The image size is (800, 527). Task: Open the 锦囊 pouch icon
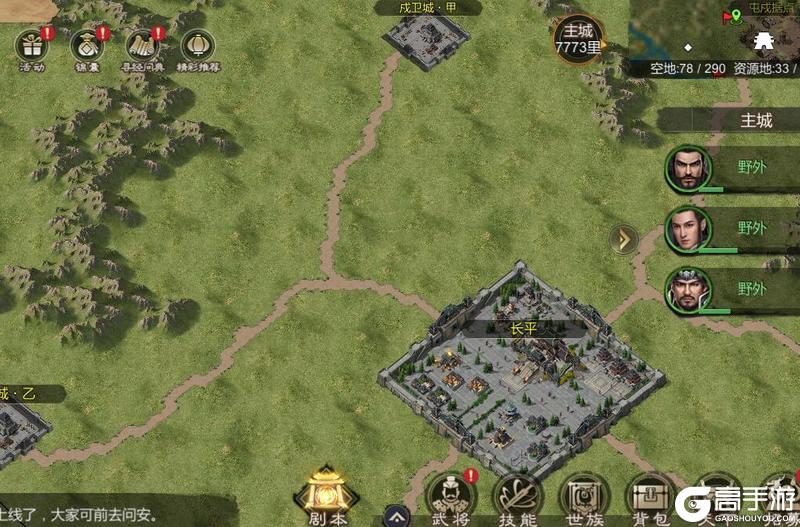pyautogui.click(x=87, y=46)
